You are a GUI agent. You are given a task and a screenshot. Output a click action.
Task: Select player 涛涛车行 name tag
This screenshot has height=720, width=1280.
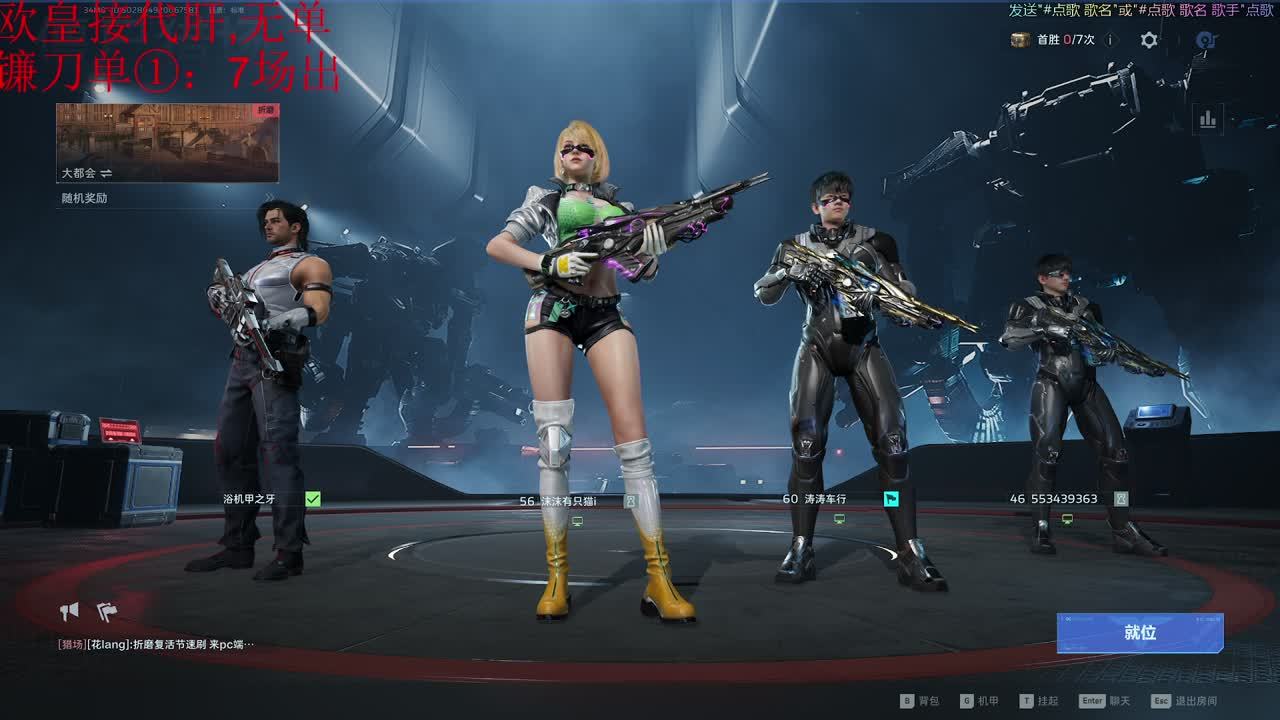point(814,499)
